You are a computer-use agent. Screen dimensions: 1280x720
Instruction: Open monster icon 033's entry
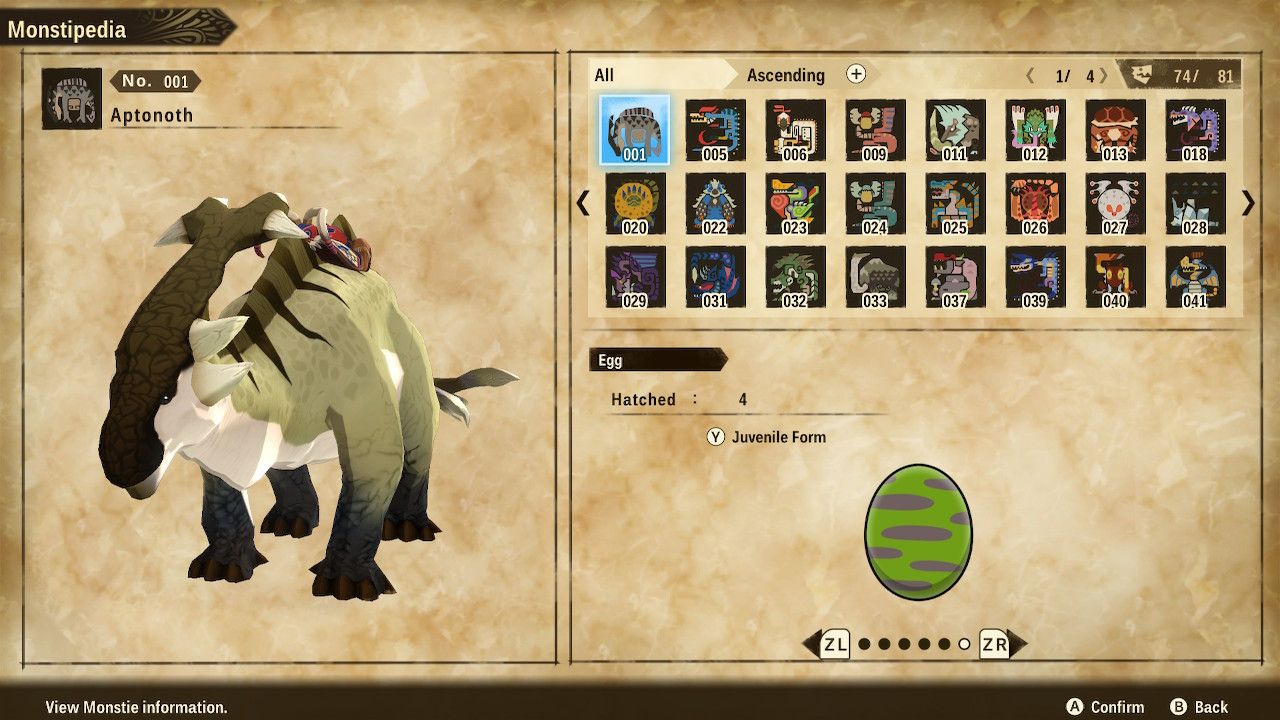coord(874,280)
